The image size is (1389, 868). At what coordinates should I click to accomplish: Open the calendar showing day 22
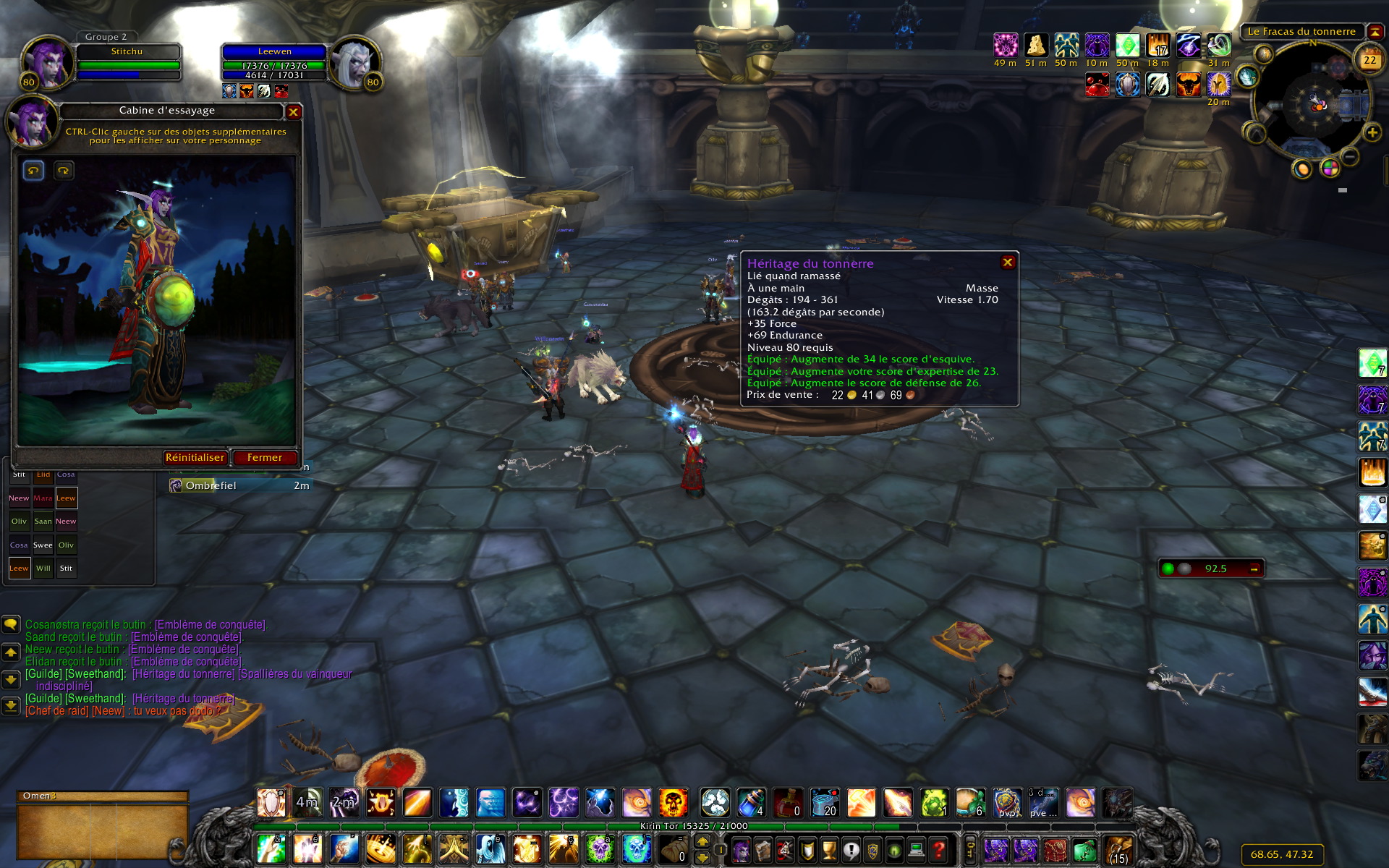pos(1369,59)
